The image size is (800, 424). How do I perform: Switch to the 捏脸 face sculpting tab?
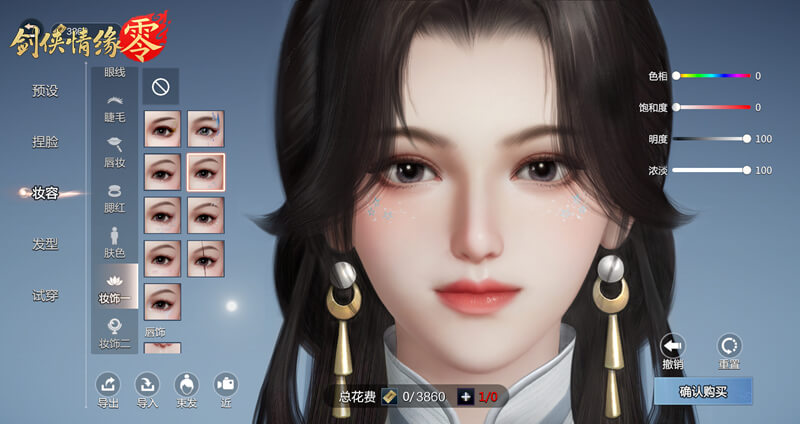pos(45,142)
